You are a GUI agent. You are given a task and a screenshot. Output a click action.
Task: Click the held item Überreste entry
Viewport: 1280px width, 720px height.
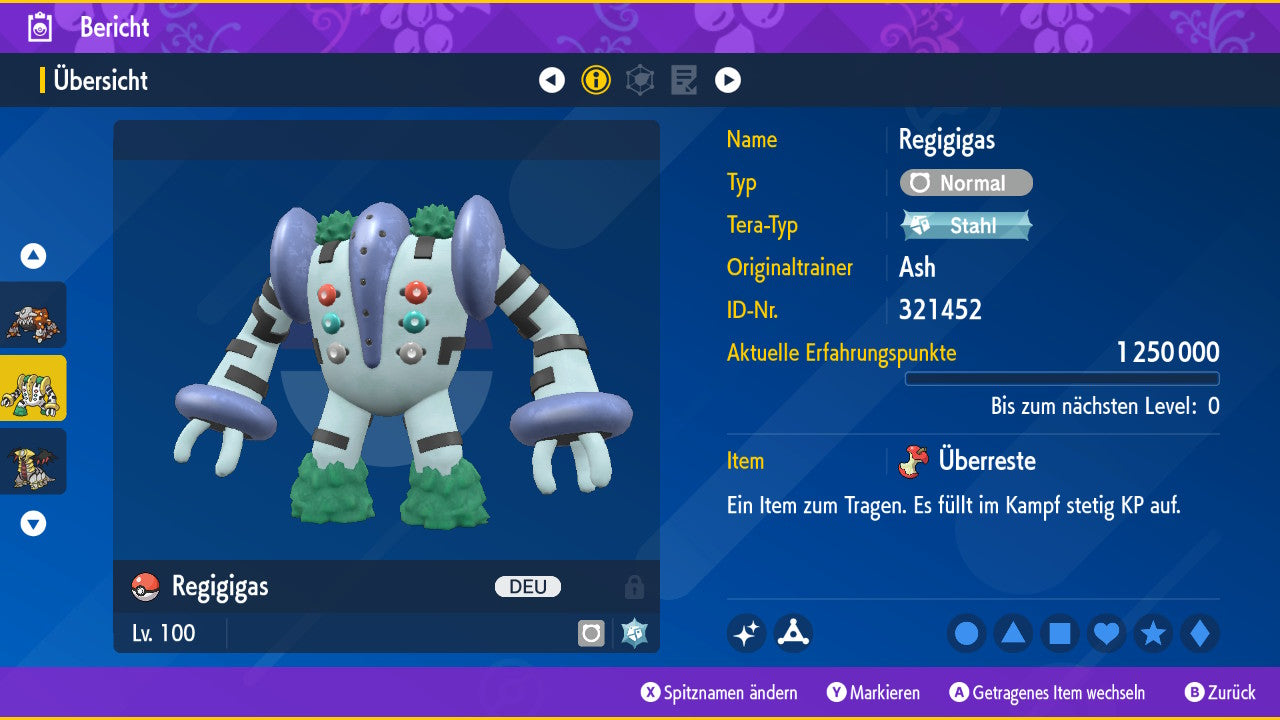coord(985,461)
